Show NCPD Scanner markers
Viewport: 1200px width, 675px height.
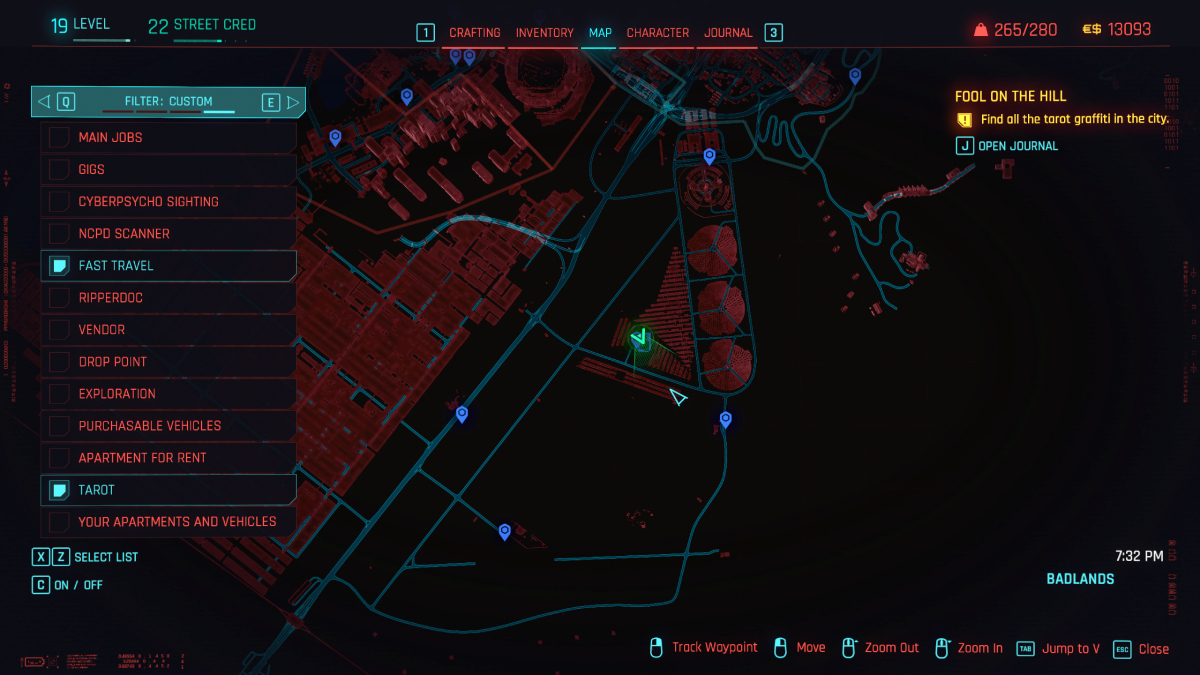tap(168, 233)
